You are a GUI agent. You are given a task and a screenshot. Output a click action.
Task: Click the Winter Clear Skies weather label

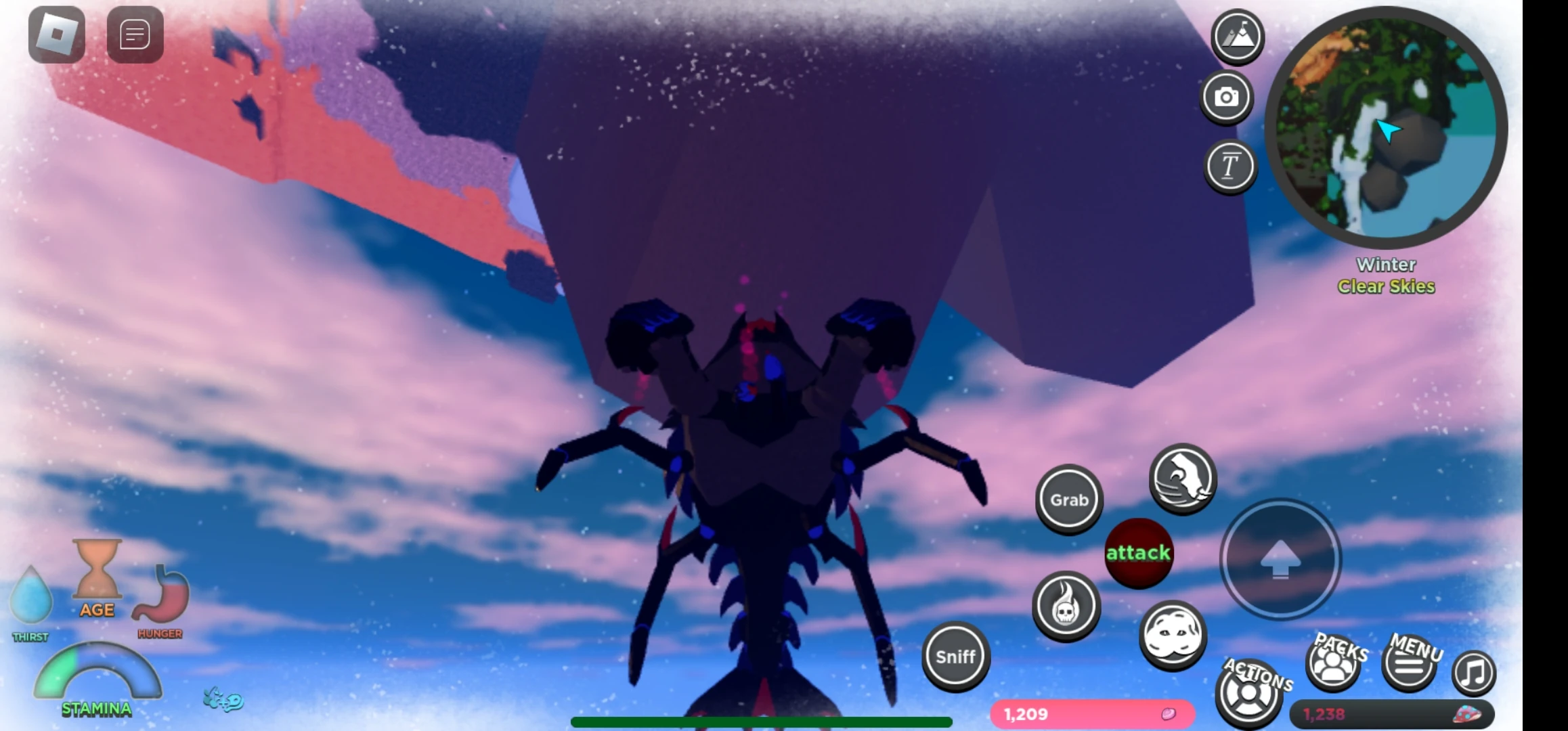tap(1386, 275)
